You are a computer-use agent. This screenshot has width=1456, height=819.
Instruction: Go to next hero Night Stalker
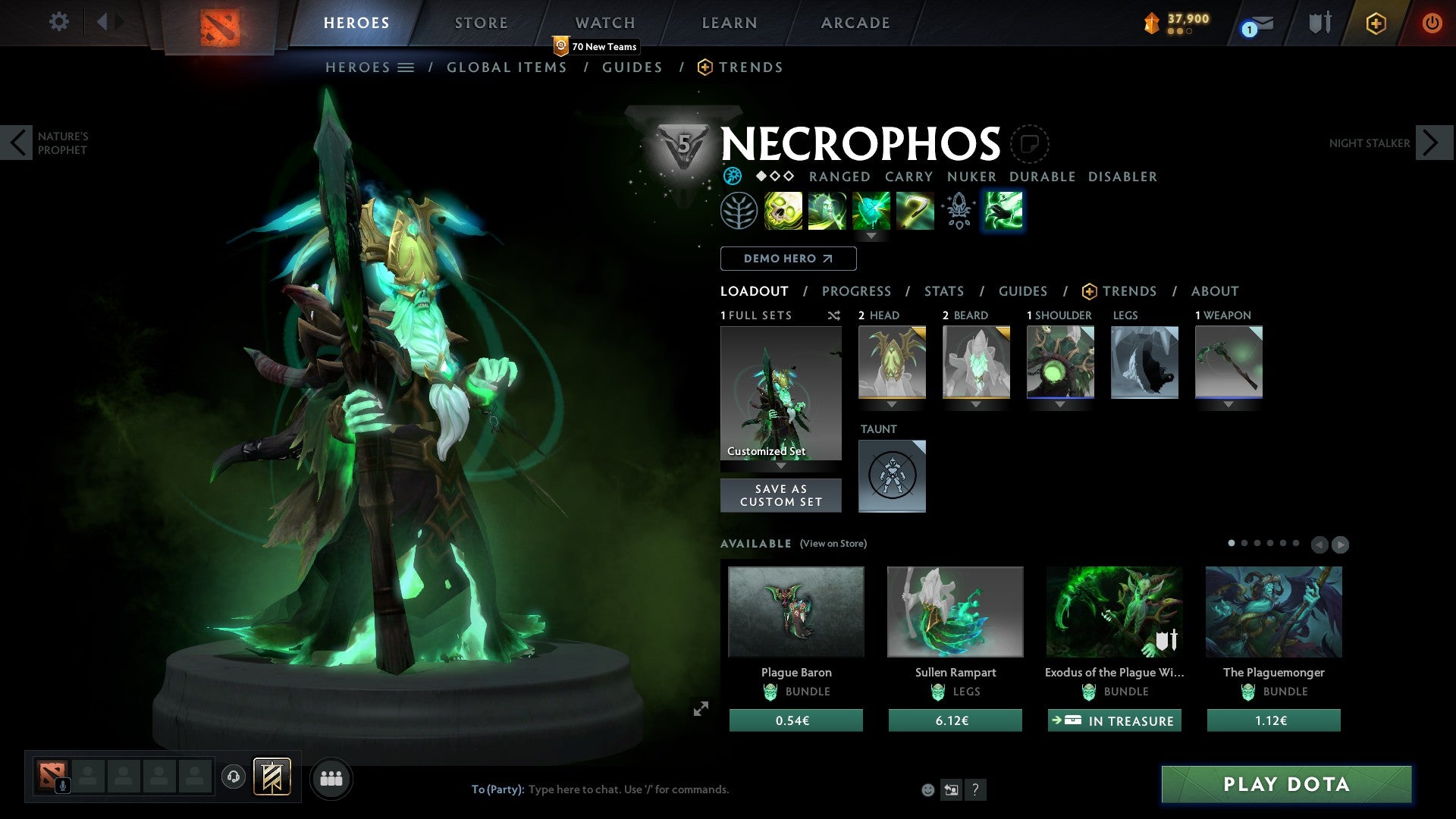1431,143
